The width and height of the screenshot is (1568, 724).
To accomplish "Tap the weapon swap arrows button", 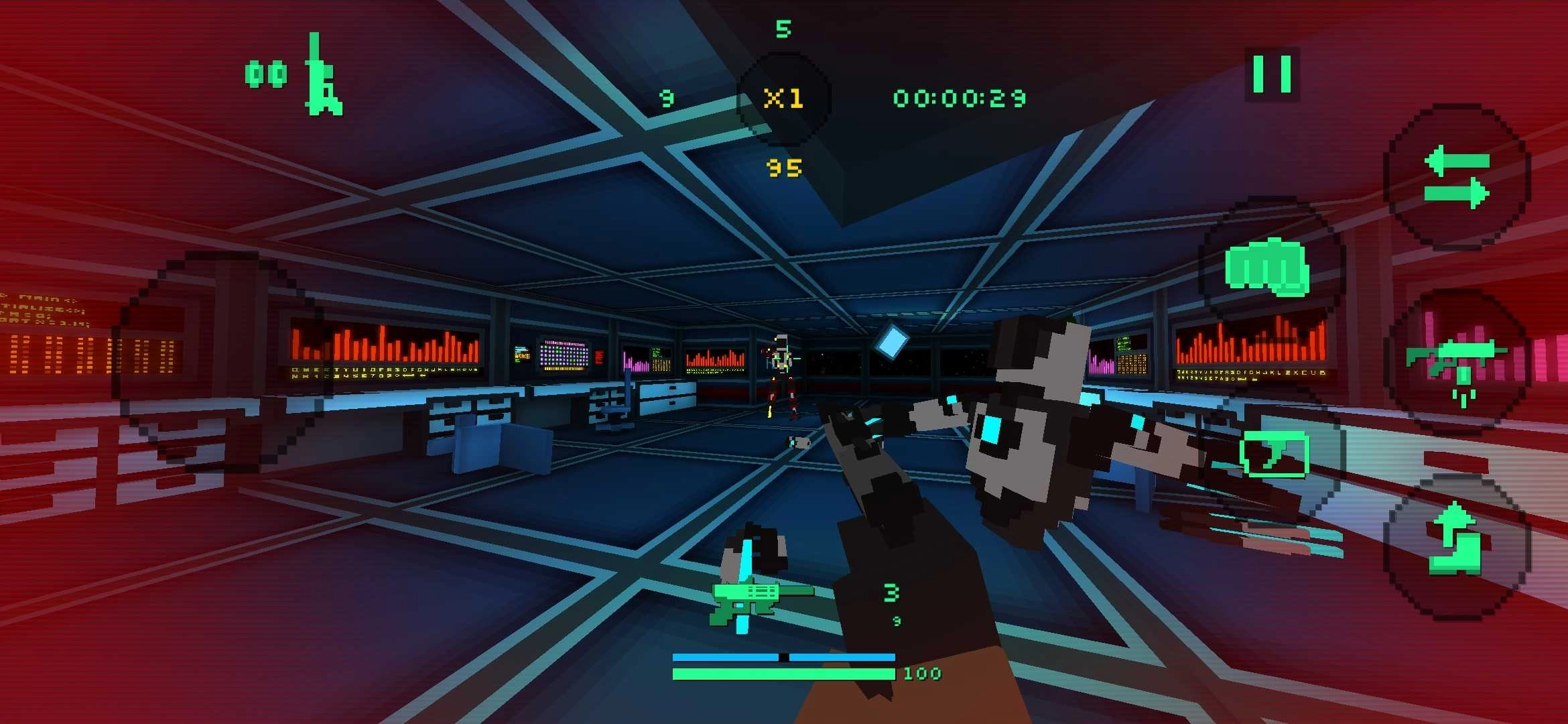I will coord(1457,178).
